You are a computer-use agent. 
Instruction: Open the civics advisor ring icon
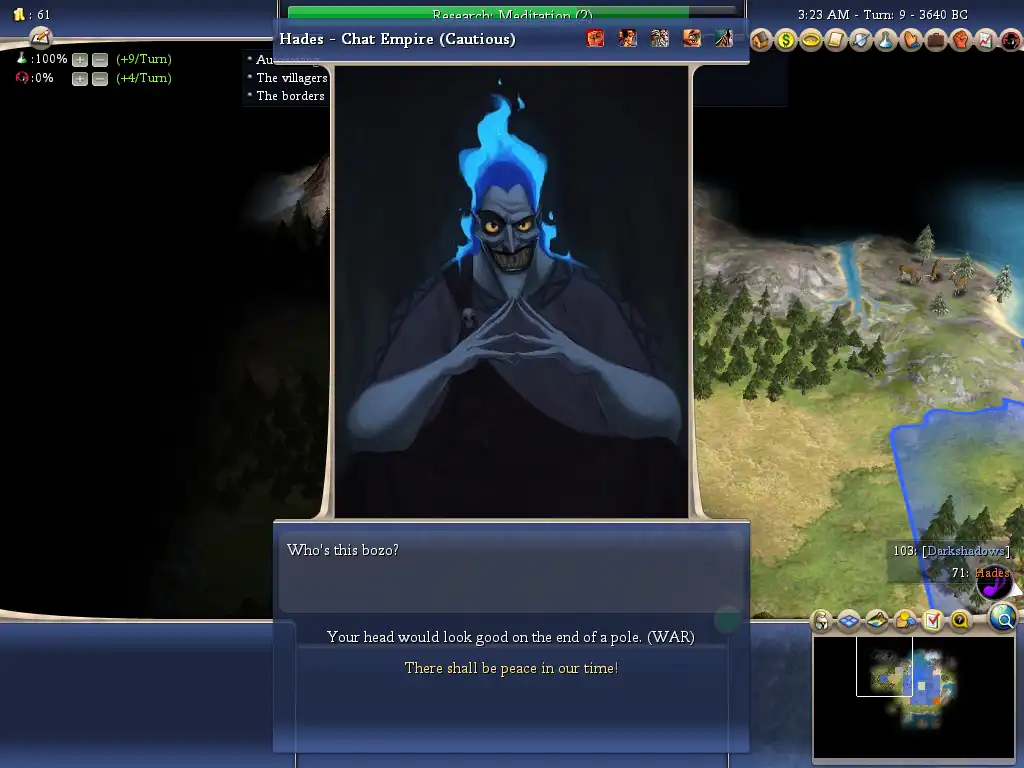(x=811, y=40)
